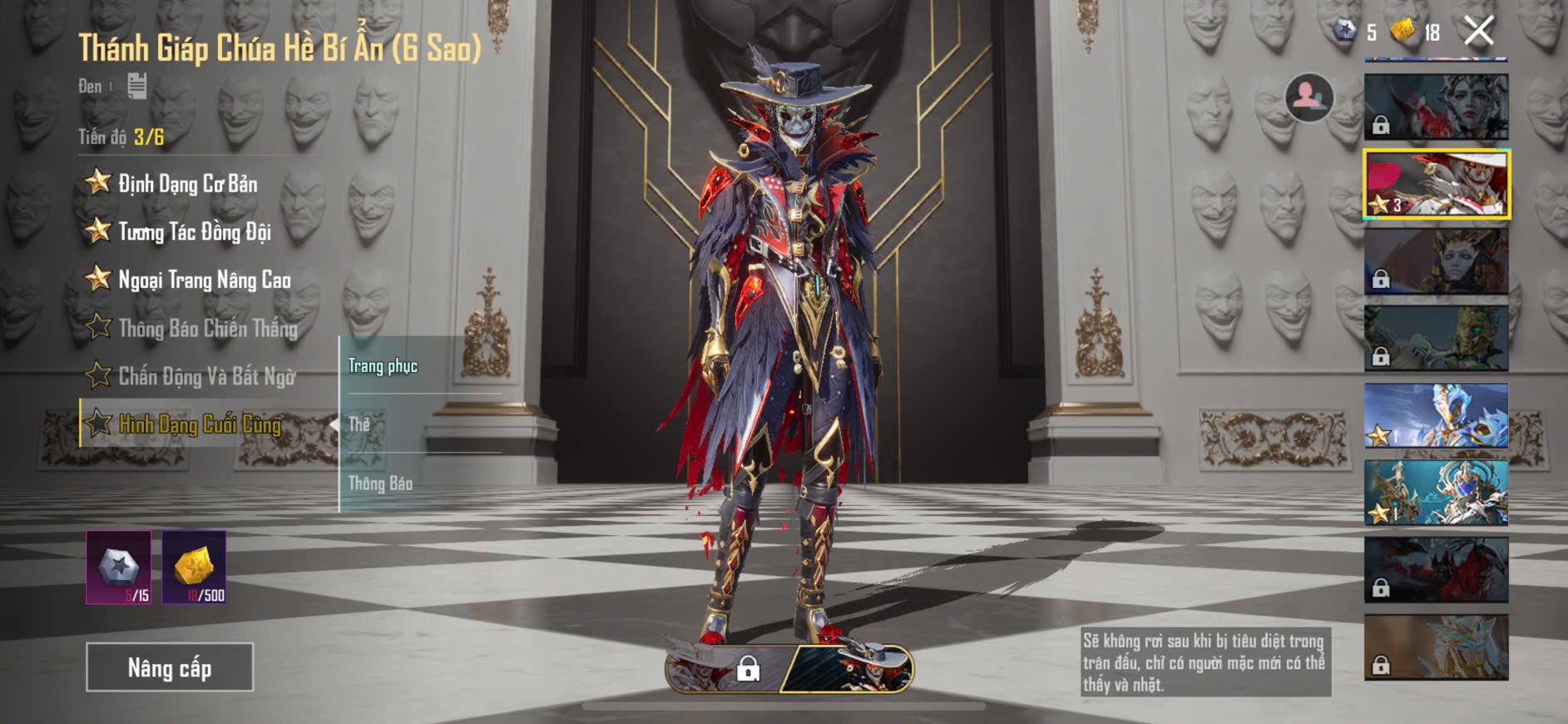
Task: Pick the locked green pharaoh outfit thumbnail
Action: click(x=1436, y=338)
